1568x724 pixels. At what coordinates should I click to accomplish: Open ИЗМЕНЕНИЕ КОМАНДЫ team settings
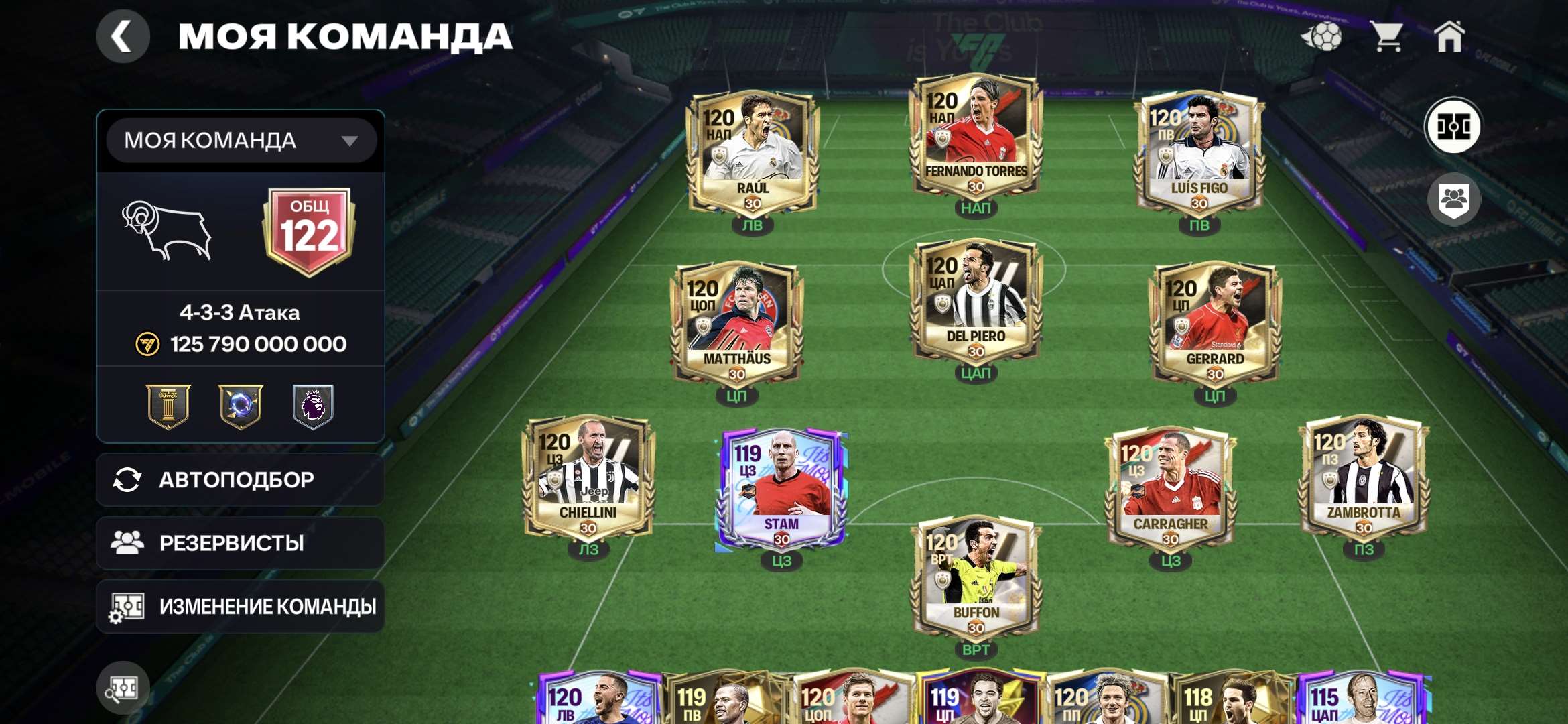240,605
